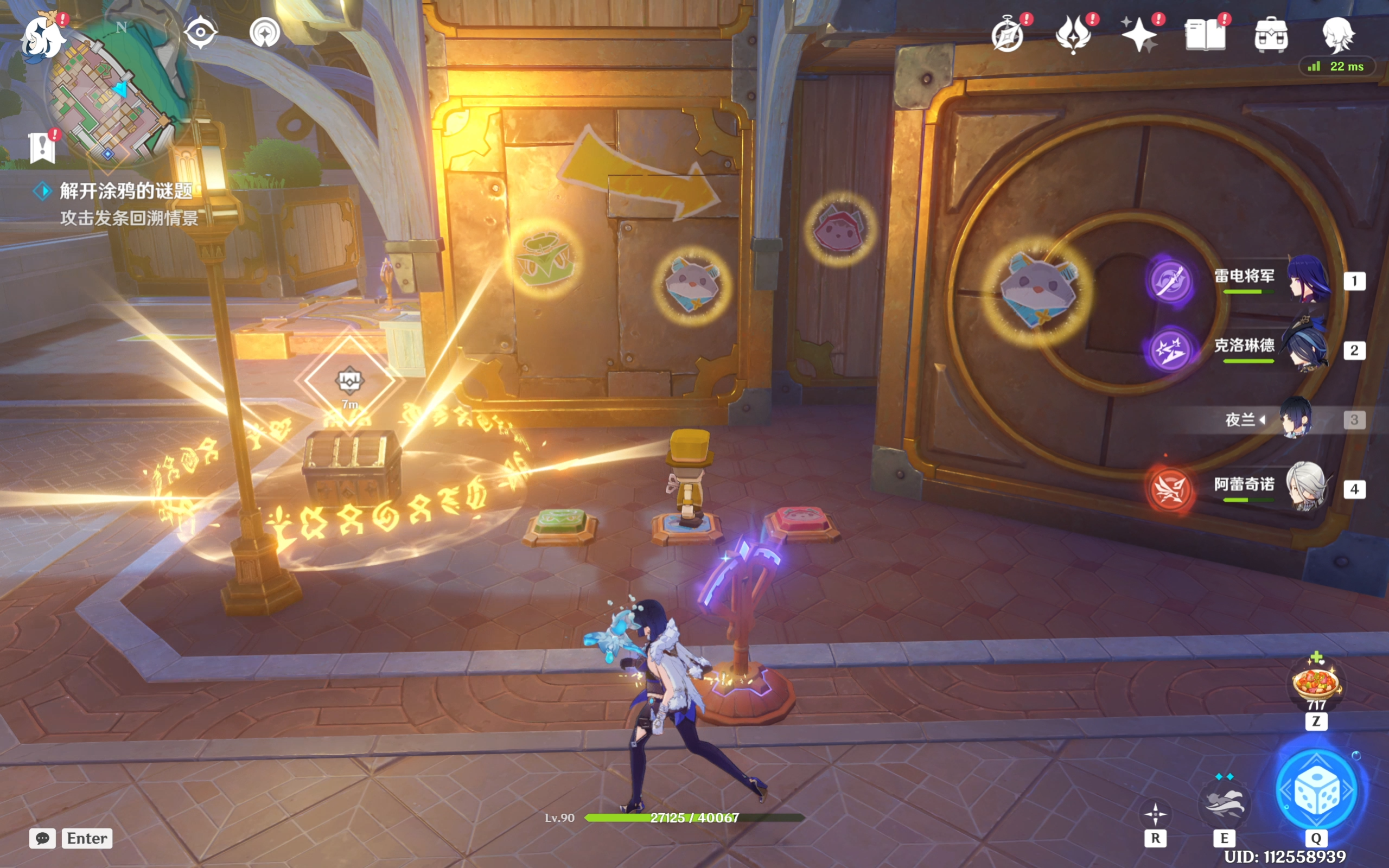Use the Elemental Skill icon
Screen dimensions: 1389x868
(1224, 802)
